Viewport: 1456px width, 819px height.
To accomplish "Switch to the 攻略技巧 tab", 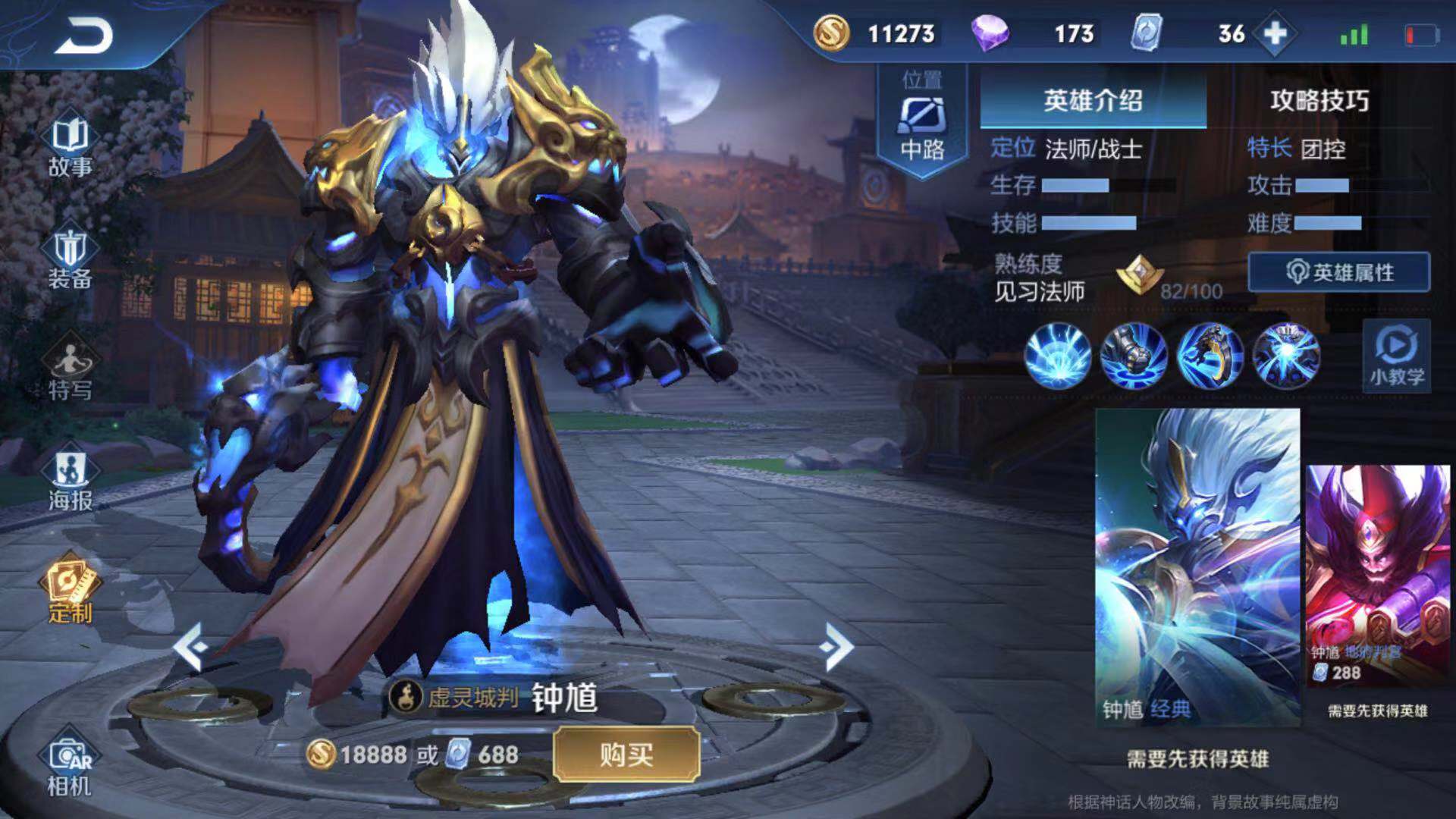I will pos(1319,101).
